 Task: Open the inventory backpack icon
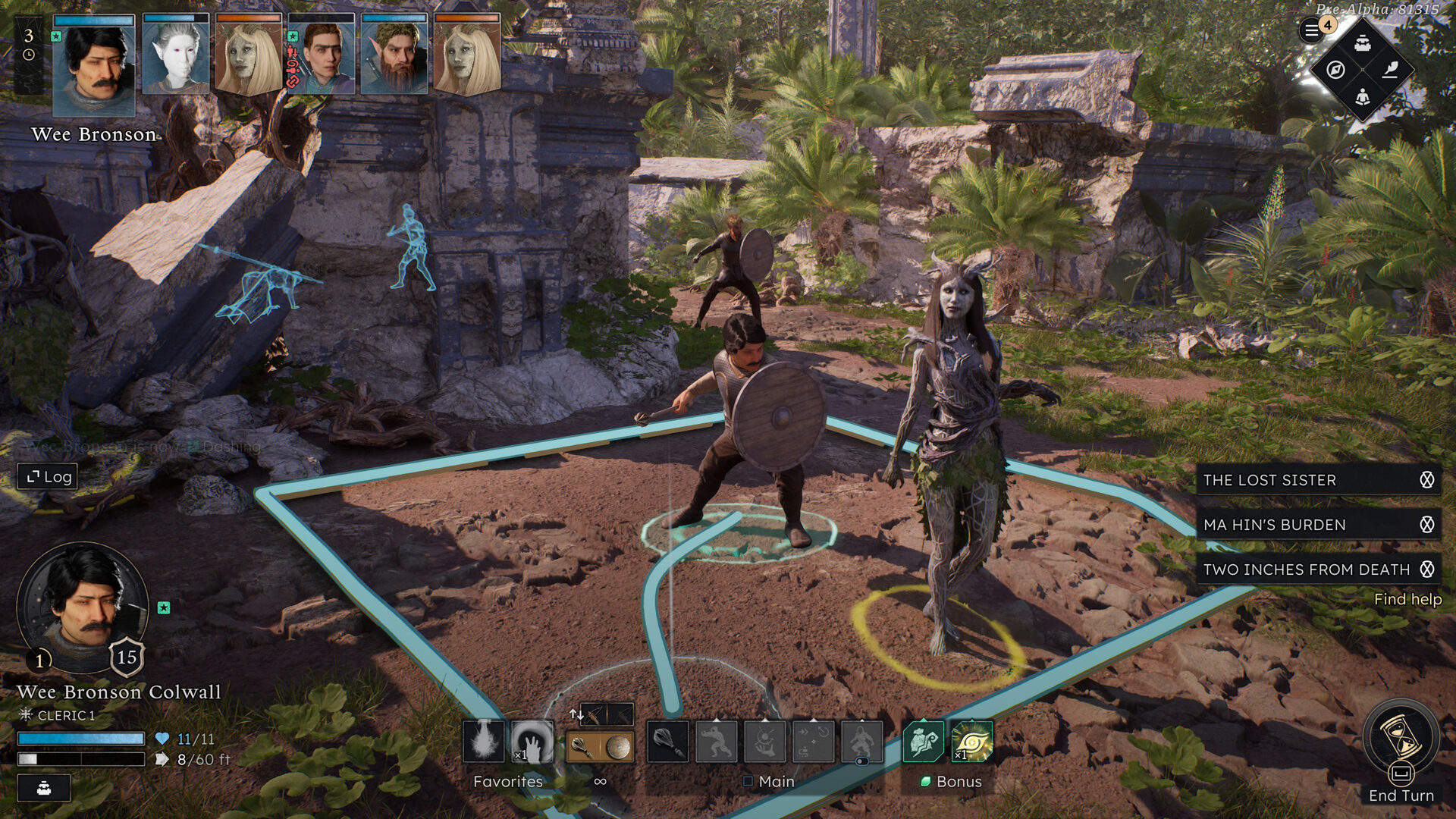pos(1363,44)
